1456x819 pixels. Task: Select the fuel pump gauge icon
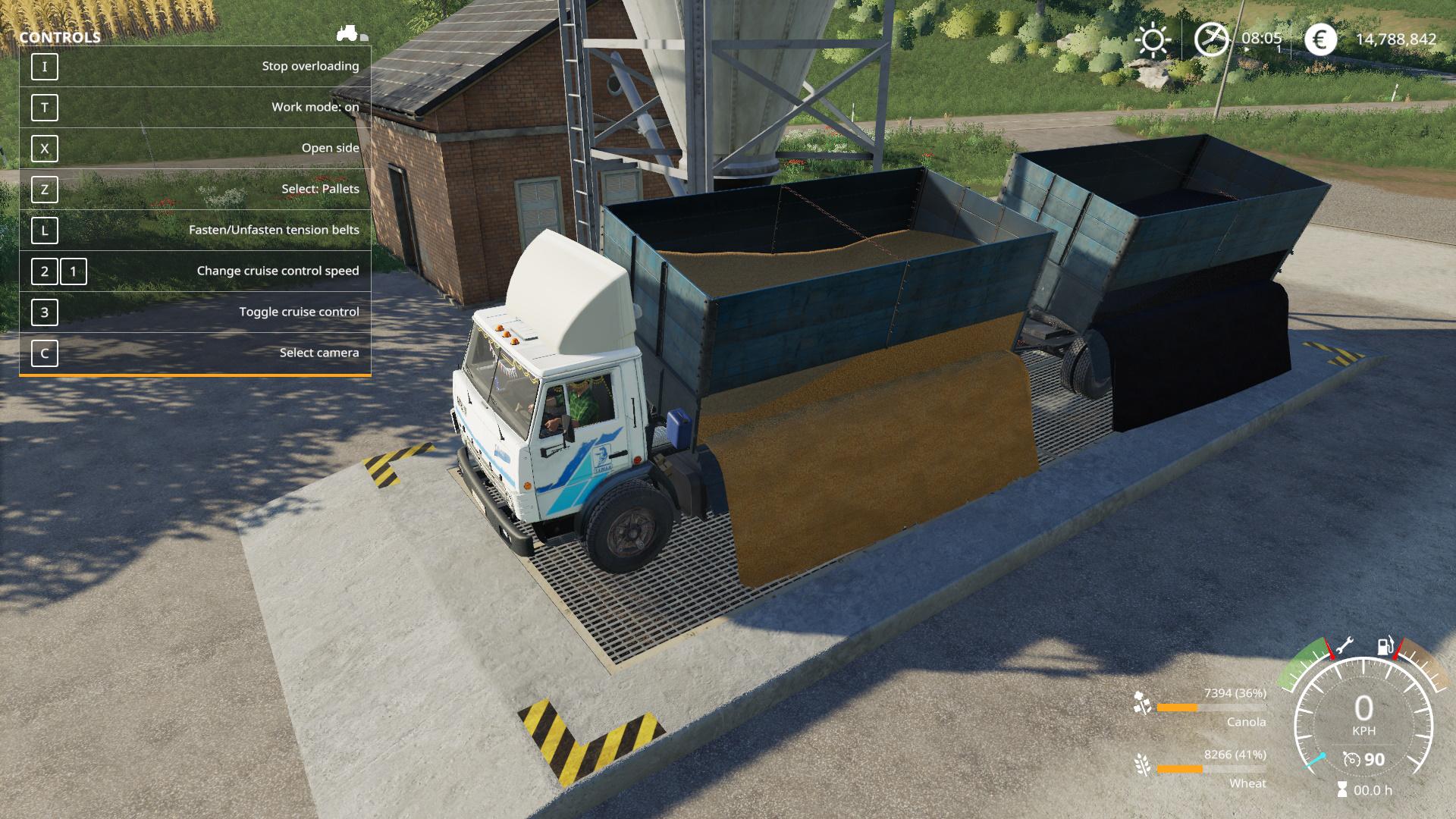tap(1385, 647)
